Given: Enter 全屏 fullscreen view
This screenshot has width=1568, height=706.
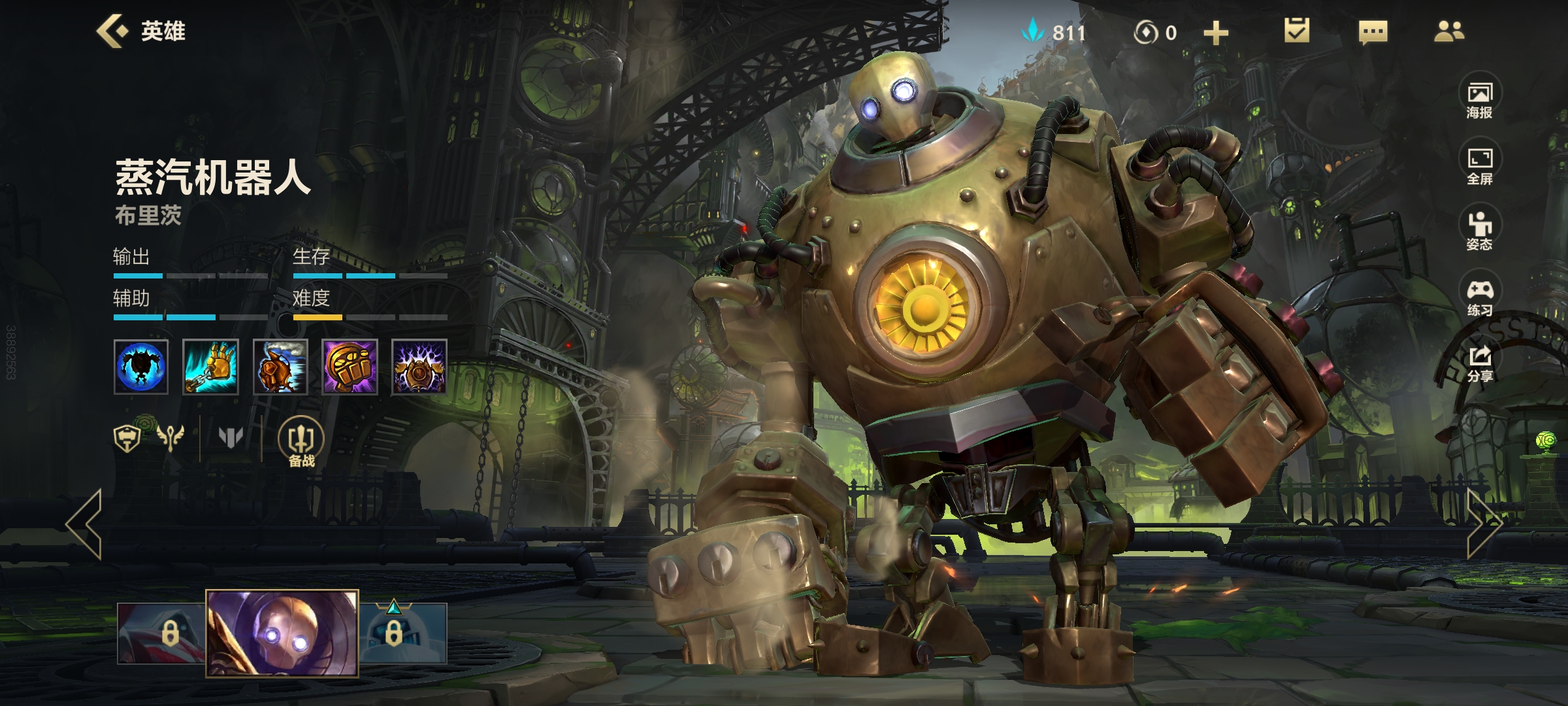Looking at the screenshot, I should 1480,166.
